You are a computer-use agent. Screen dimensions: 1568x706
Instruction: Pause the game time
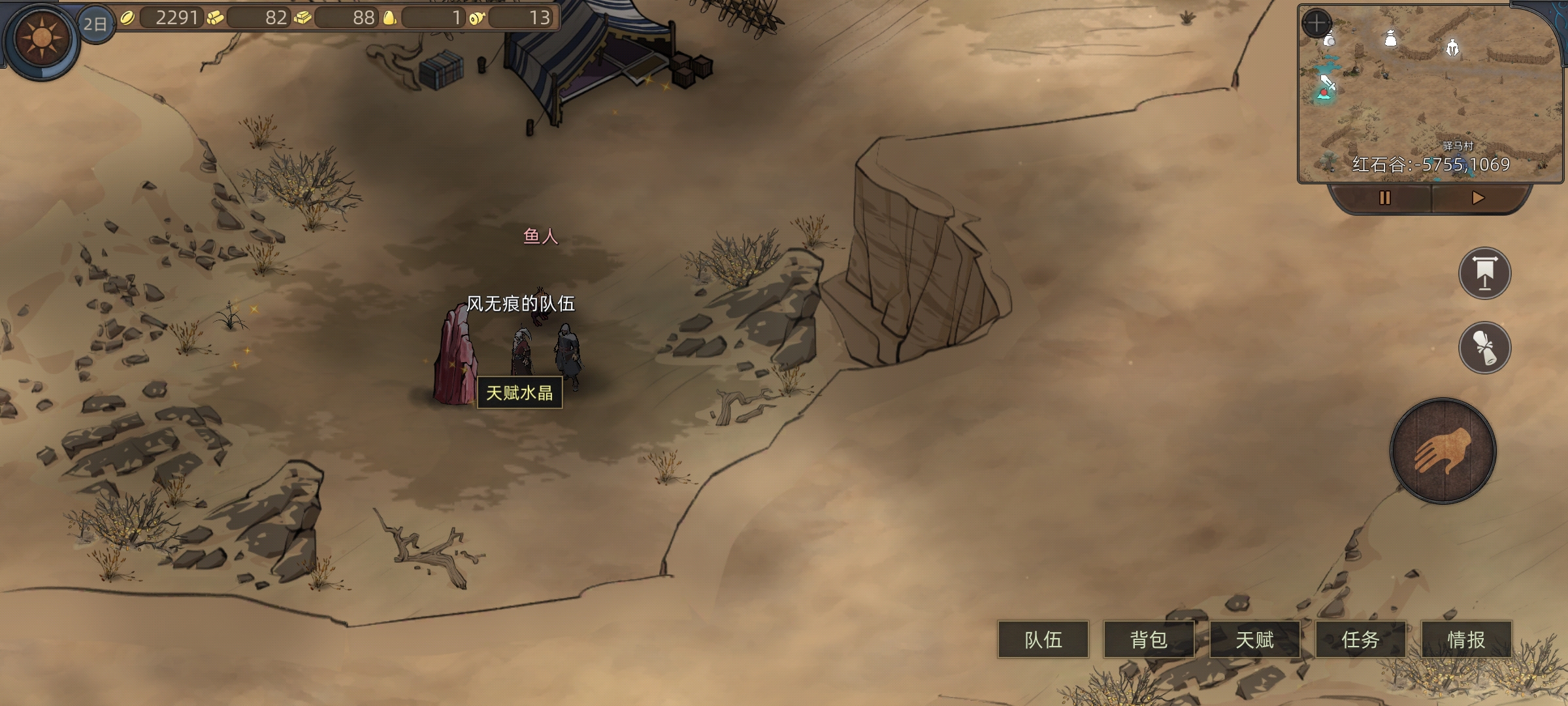click(1384, 198)
